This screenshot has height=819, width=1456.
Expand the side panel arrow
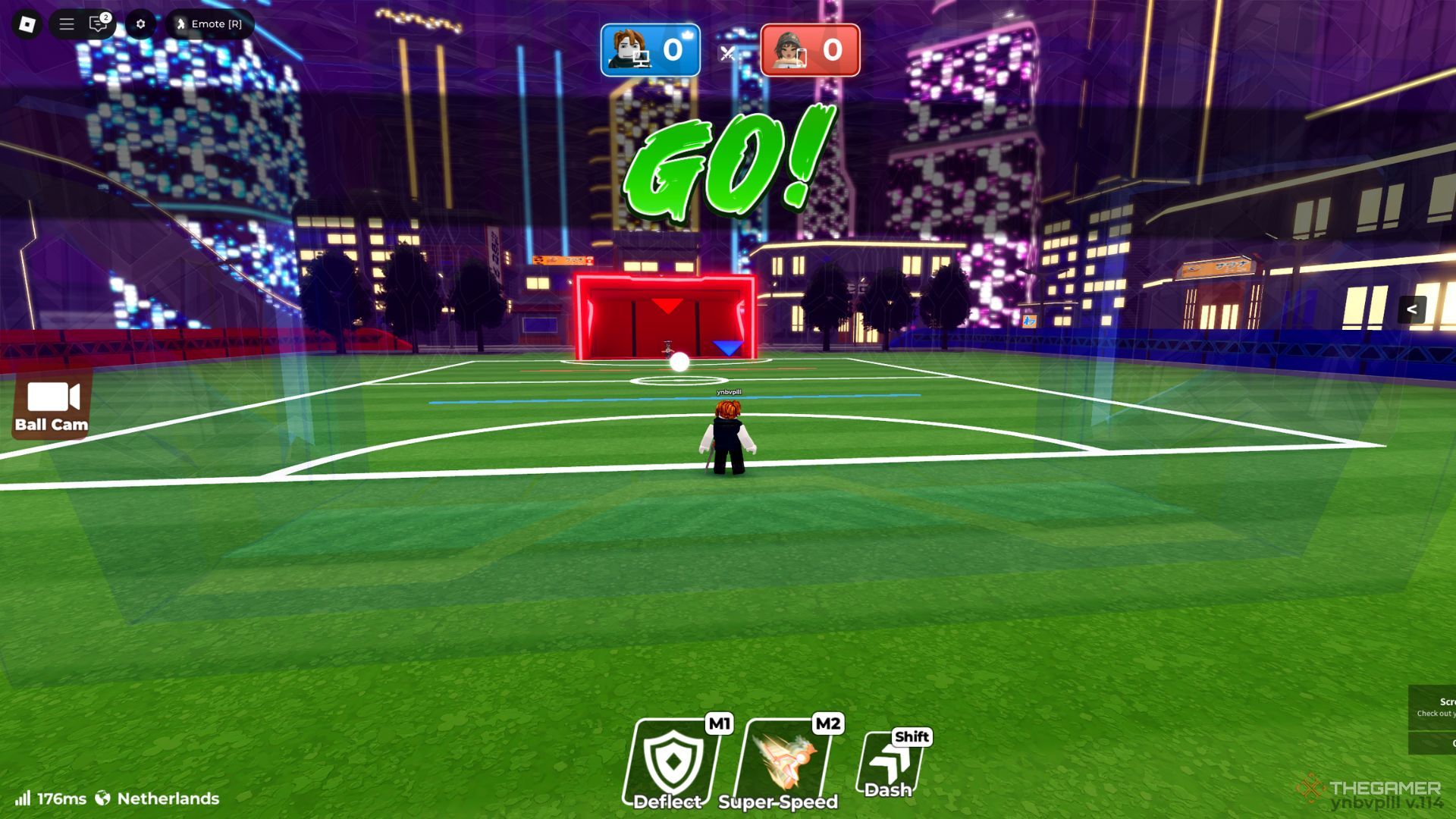pos(1411,309)
